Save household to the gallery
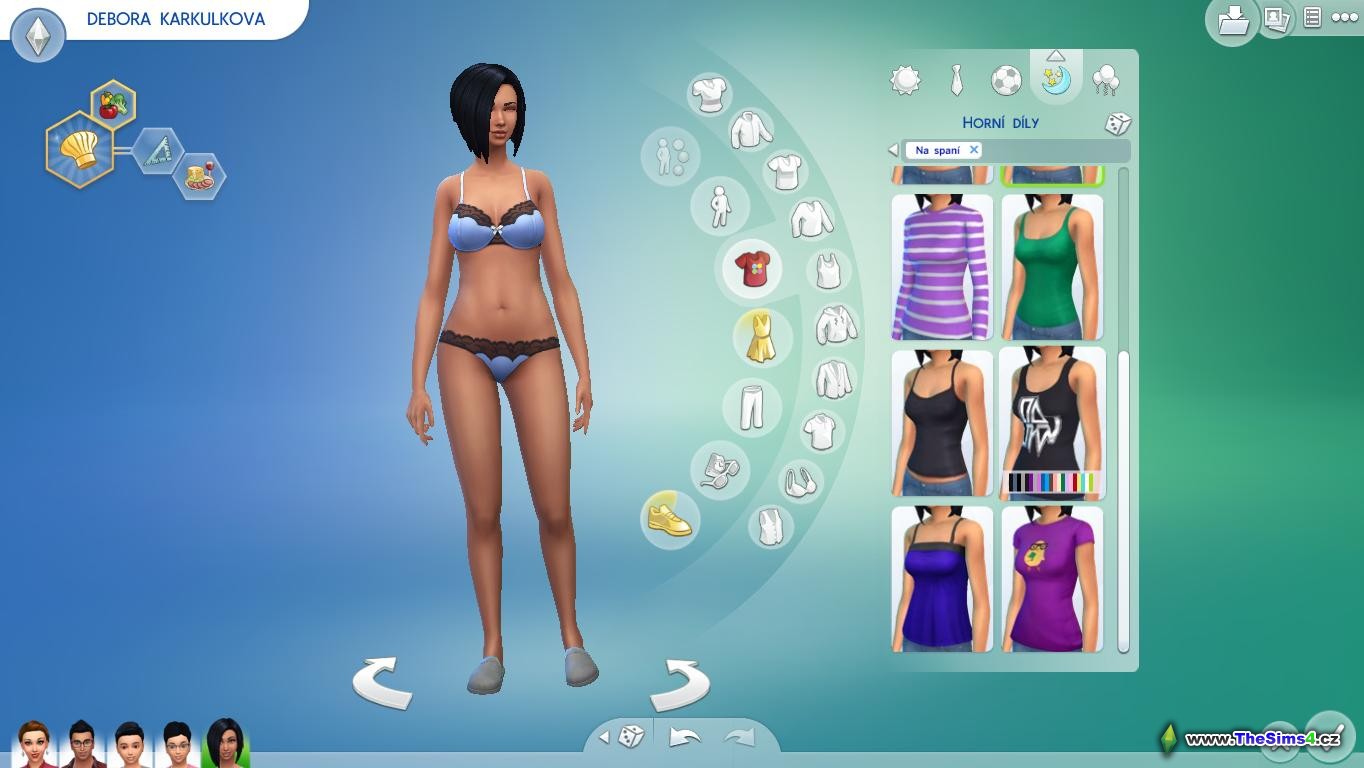This screenshot has height=768, width=1364. point(1232,20)
